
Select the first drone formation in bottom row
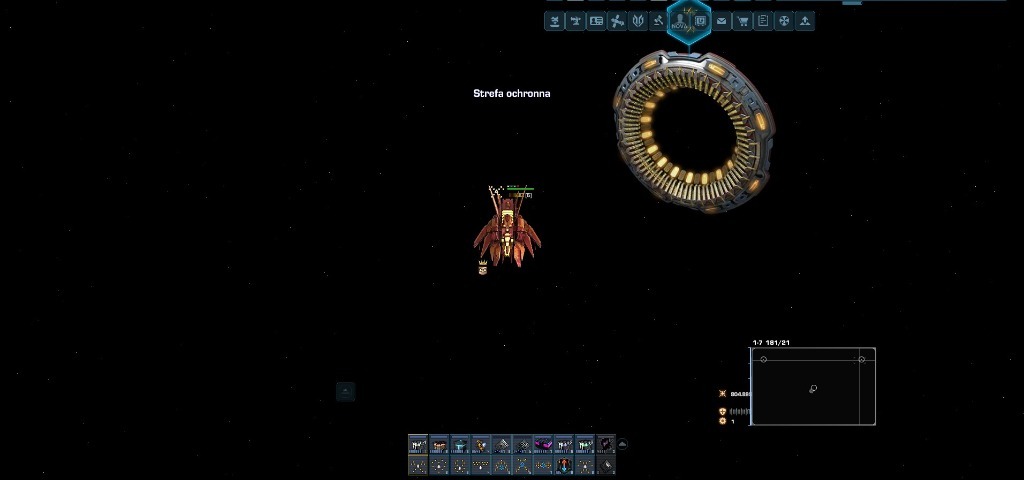(x=418, y=465)
